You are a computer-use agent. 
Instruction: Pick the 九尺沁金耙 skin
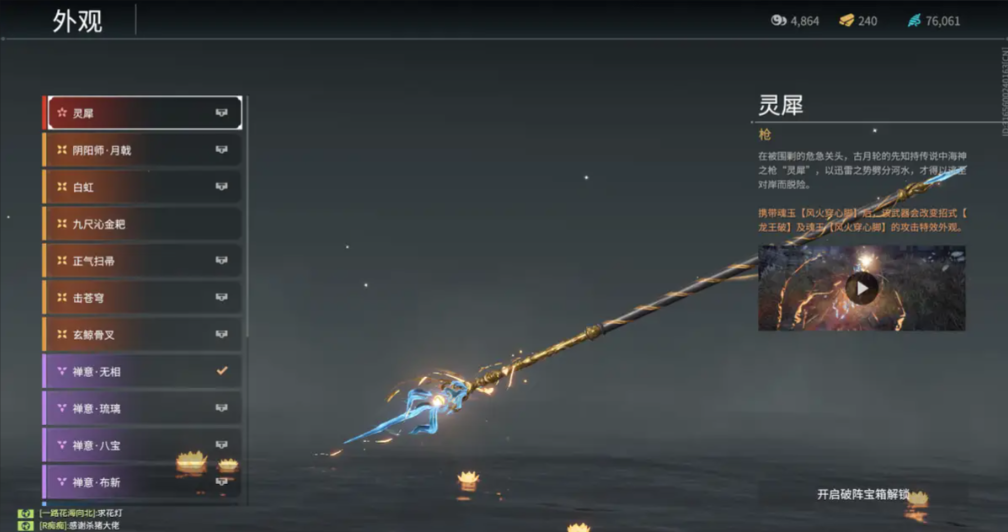point(142,224)
